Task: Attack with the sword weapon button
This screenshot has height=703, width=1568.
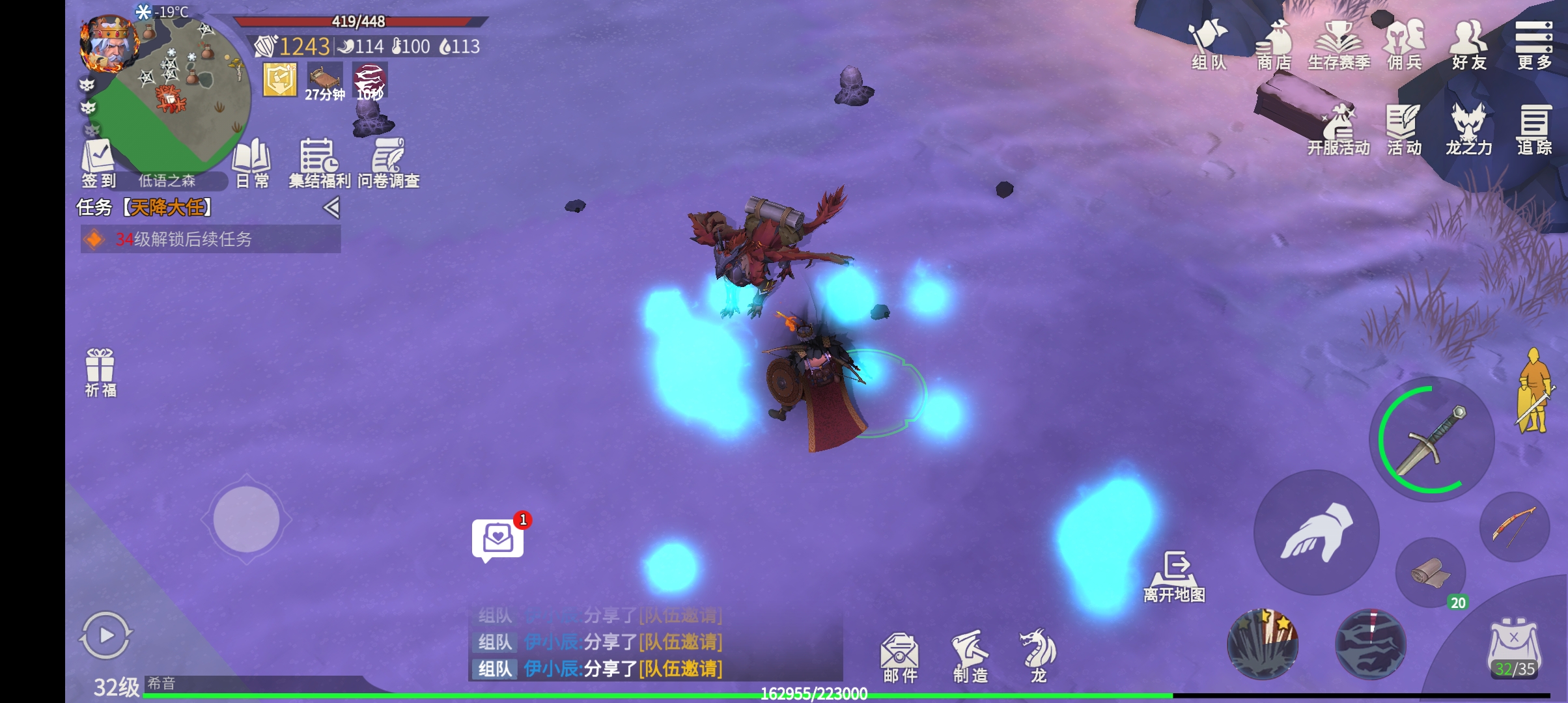Action: click(x=1431, y=440)
